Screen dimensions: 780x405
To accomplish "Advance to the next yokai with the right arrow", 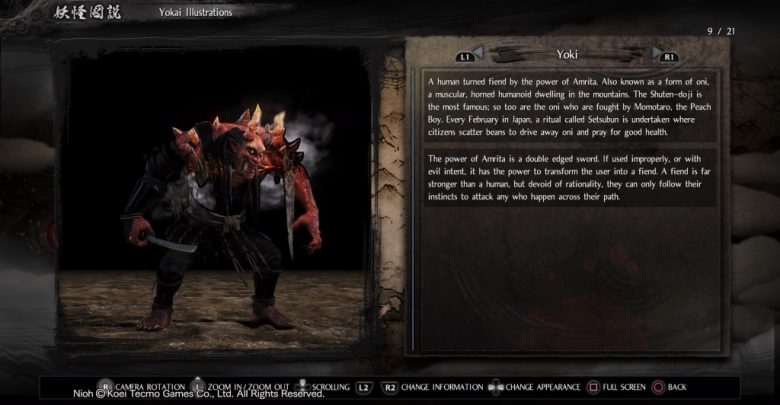I will point(658,52).
